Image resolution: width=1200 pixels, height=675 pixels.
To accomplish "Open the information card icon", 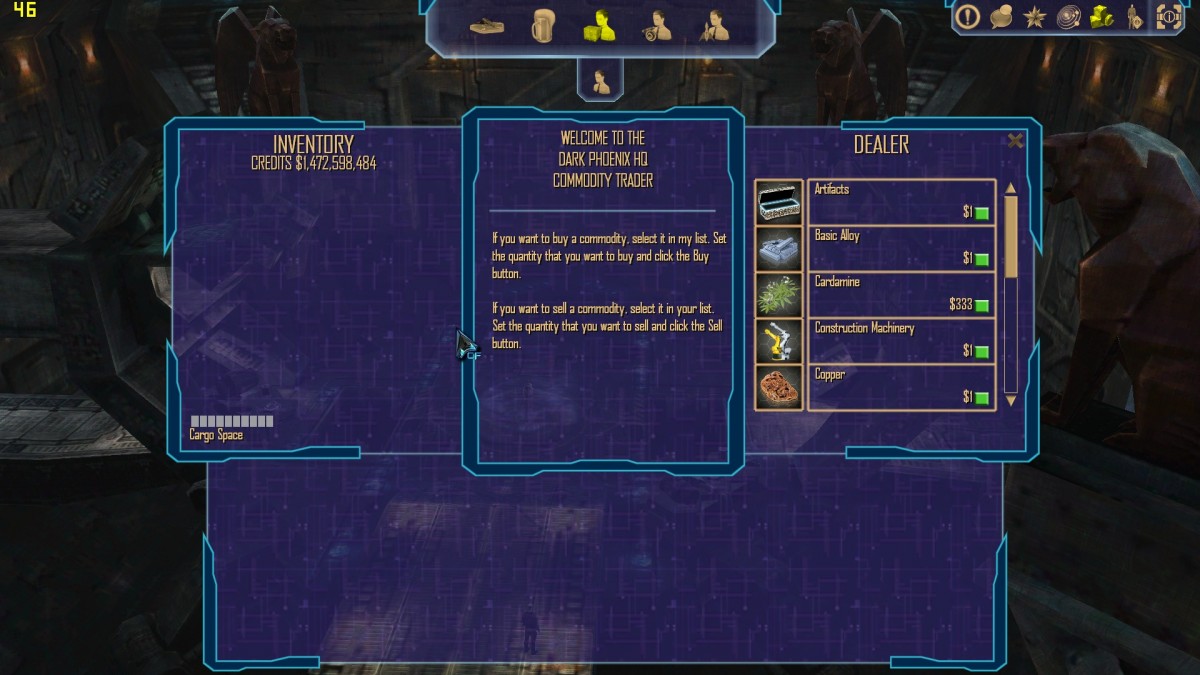I will click(x=1168, y=17).
